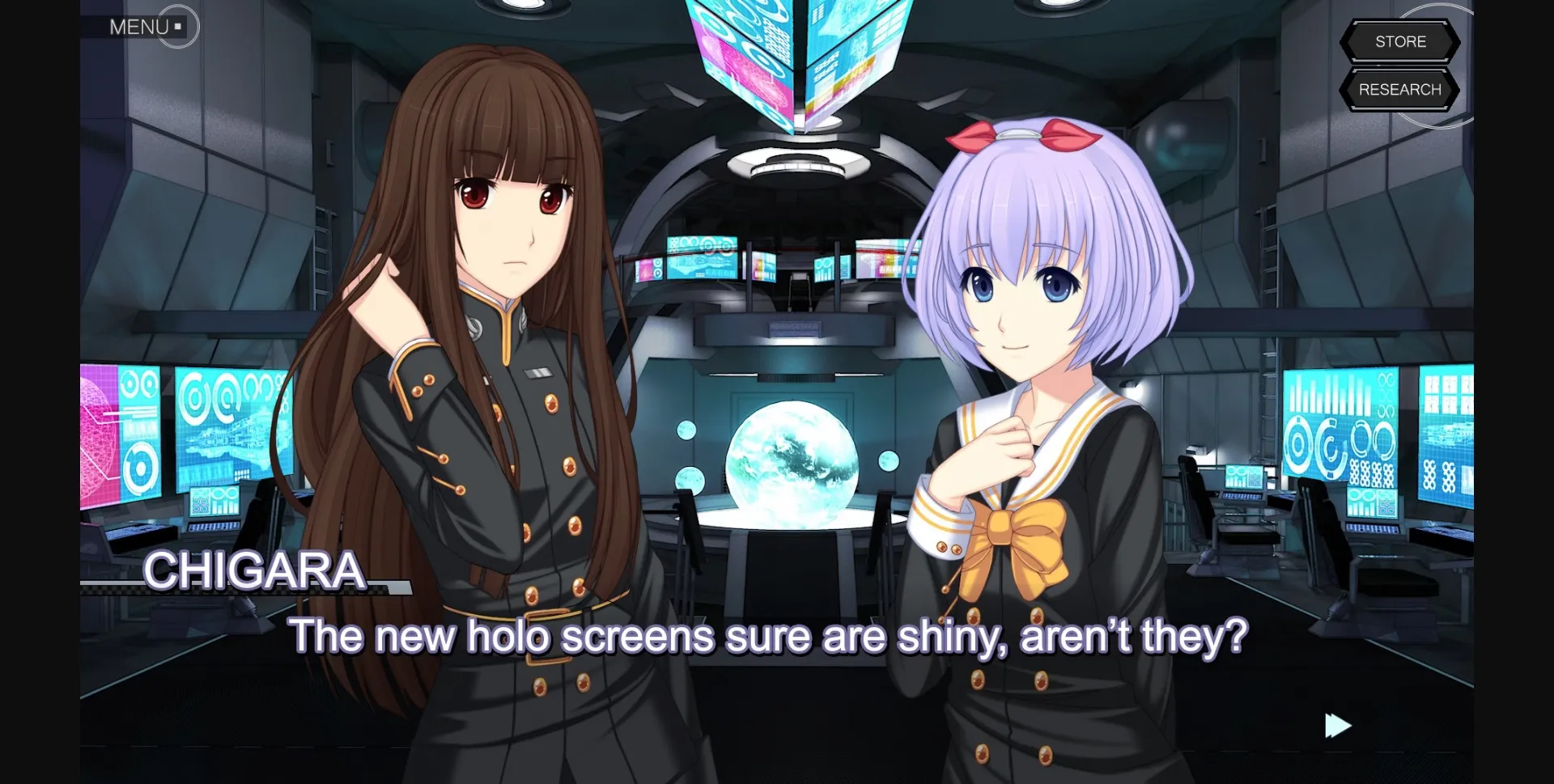
Task: Open the RESEARCH screen
Action: (x=1399, y=89)
